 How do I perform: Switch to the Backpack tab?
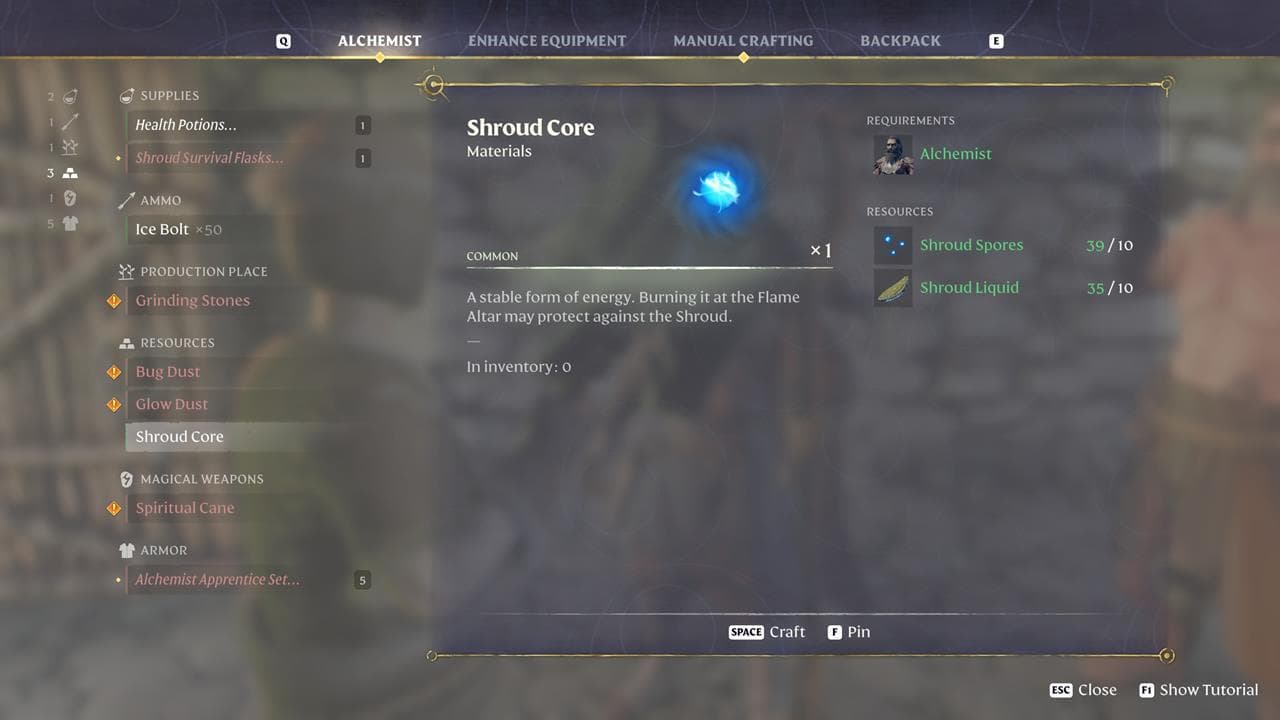[x=899, y=40]
